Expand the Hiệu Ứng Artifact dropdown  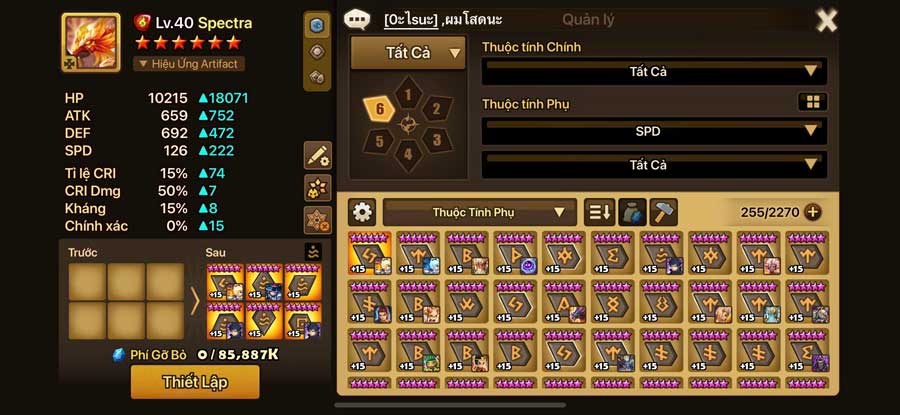pyautogui.click(x=190, y=64)
